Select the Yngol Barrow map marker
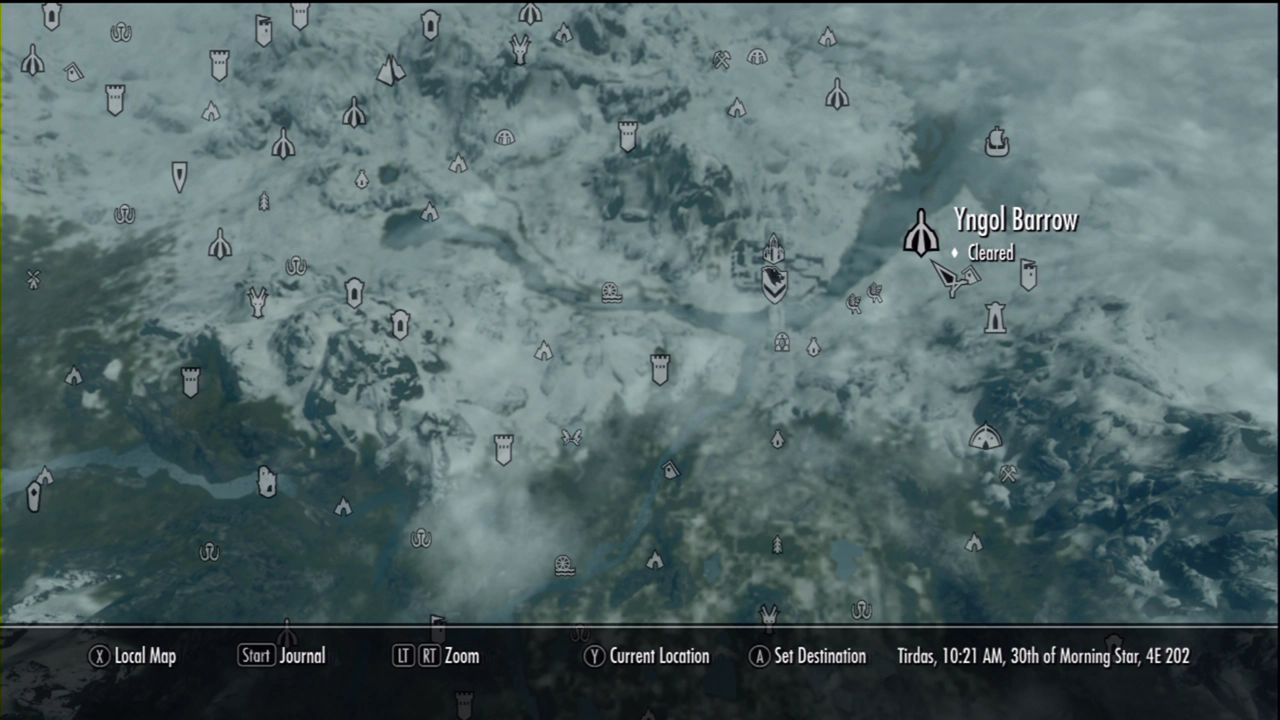Screen dimensions: 1280x720 920,233
